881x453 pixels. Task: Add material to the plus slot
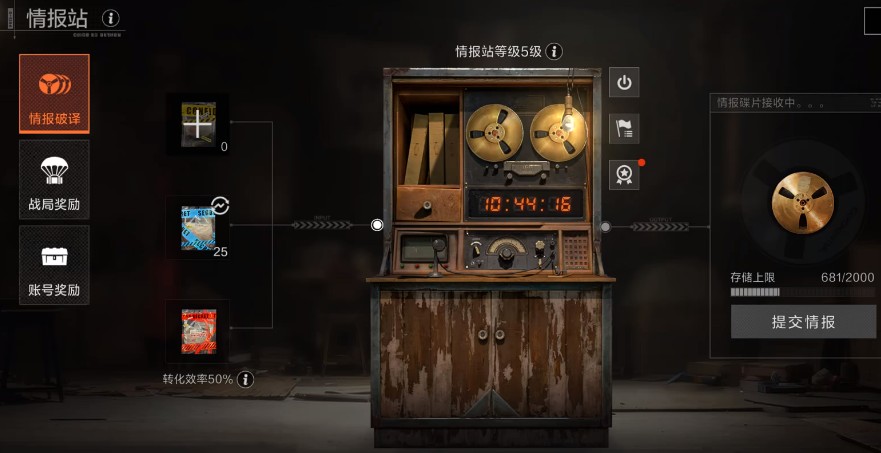(x=199, y=124)
